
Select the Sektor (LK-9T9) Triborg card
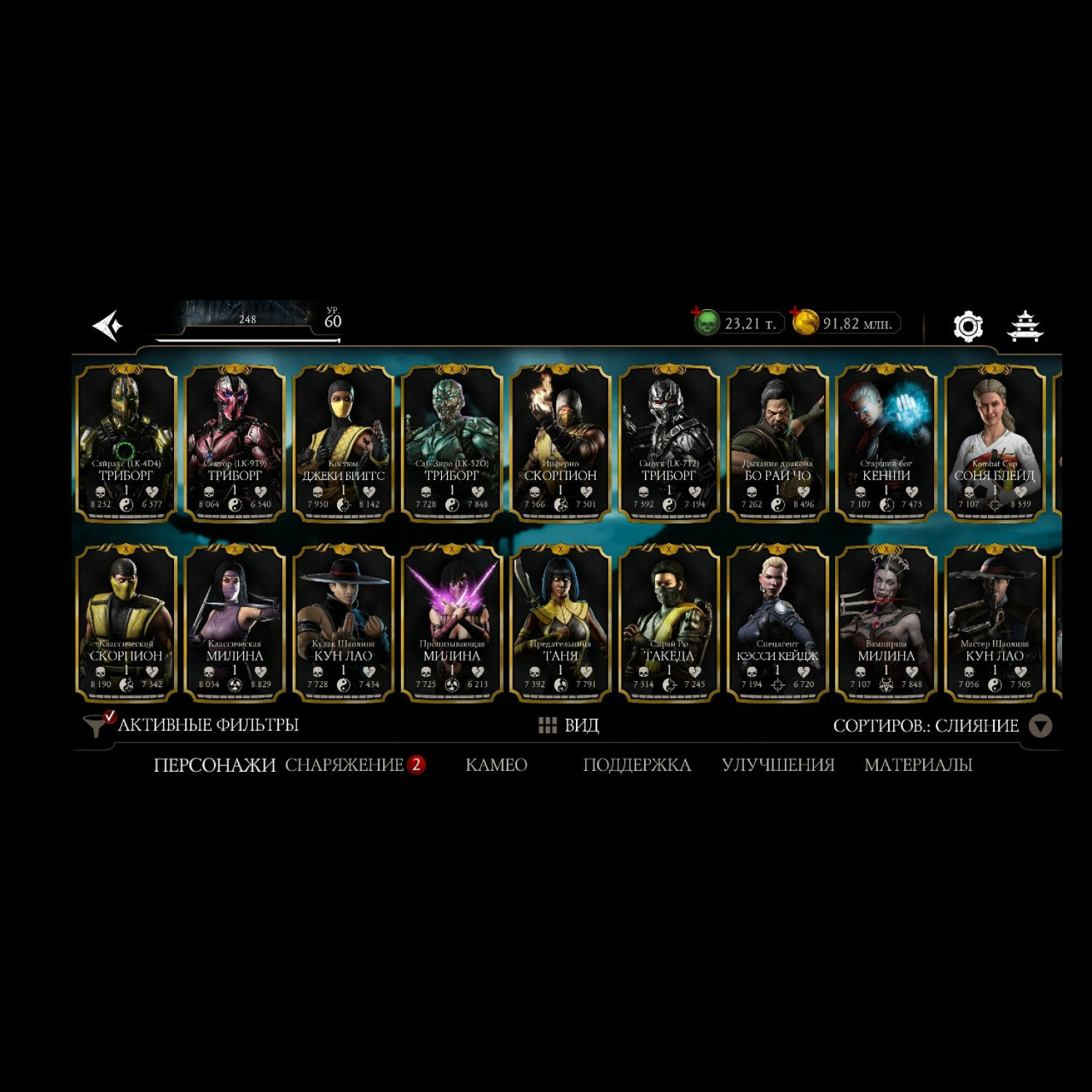pyautogui.click(x=234, y=443)
